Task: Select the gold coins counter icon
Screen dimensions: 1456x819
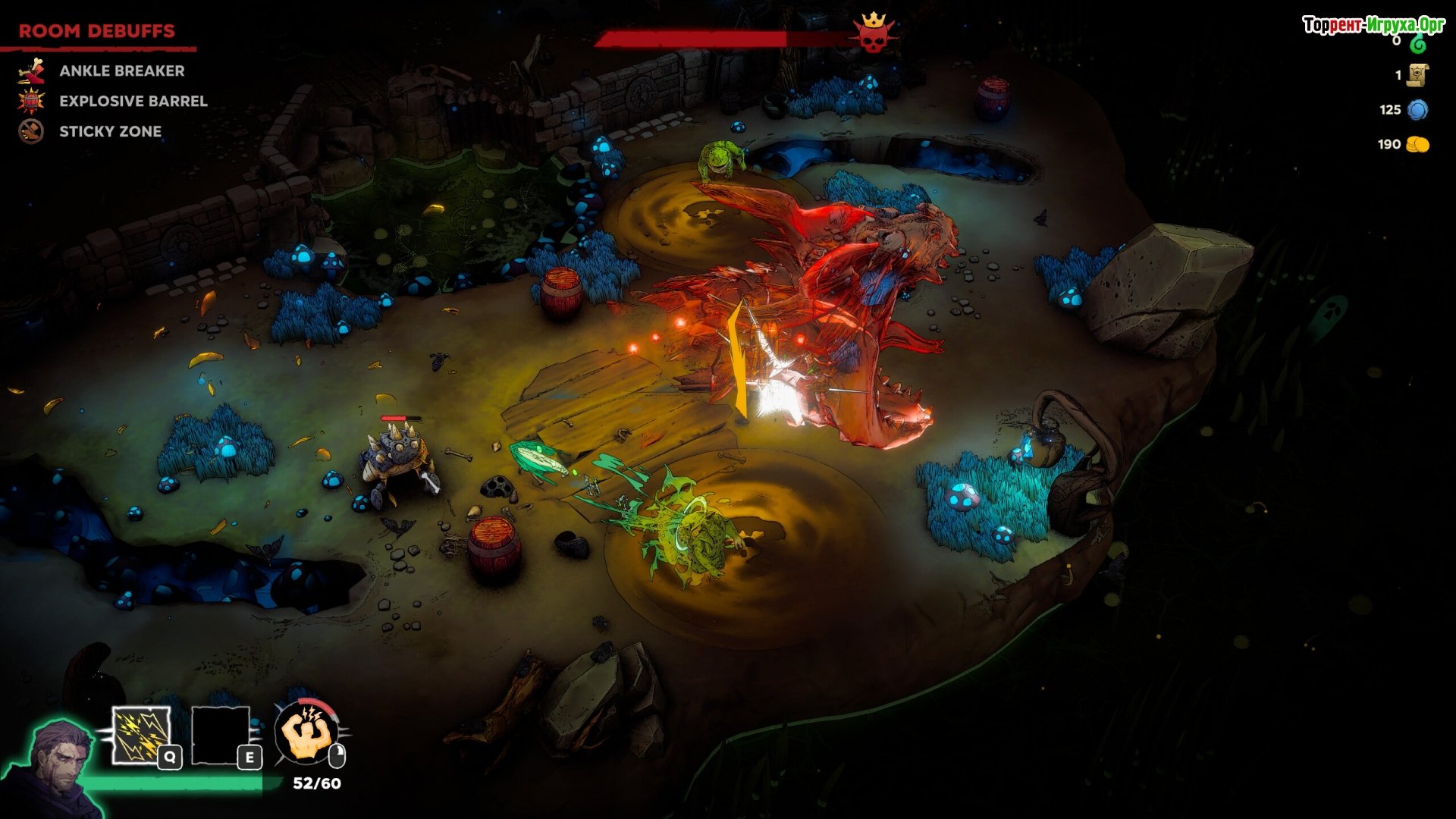Action: pos(1417,145)
